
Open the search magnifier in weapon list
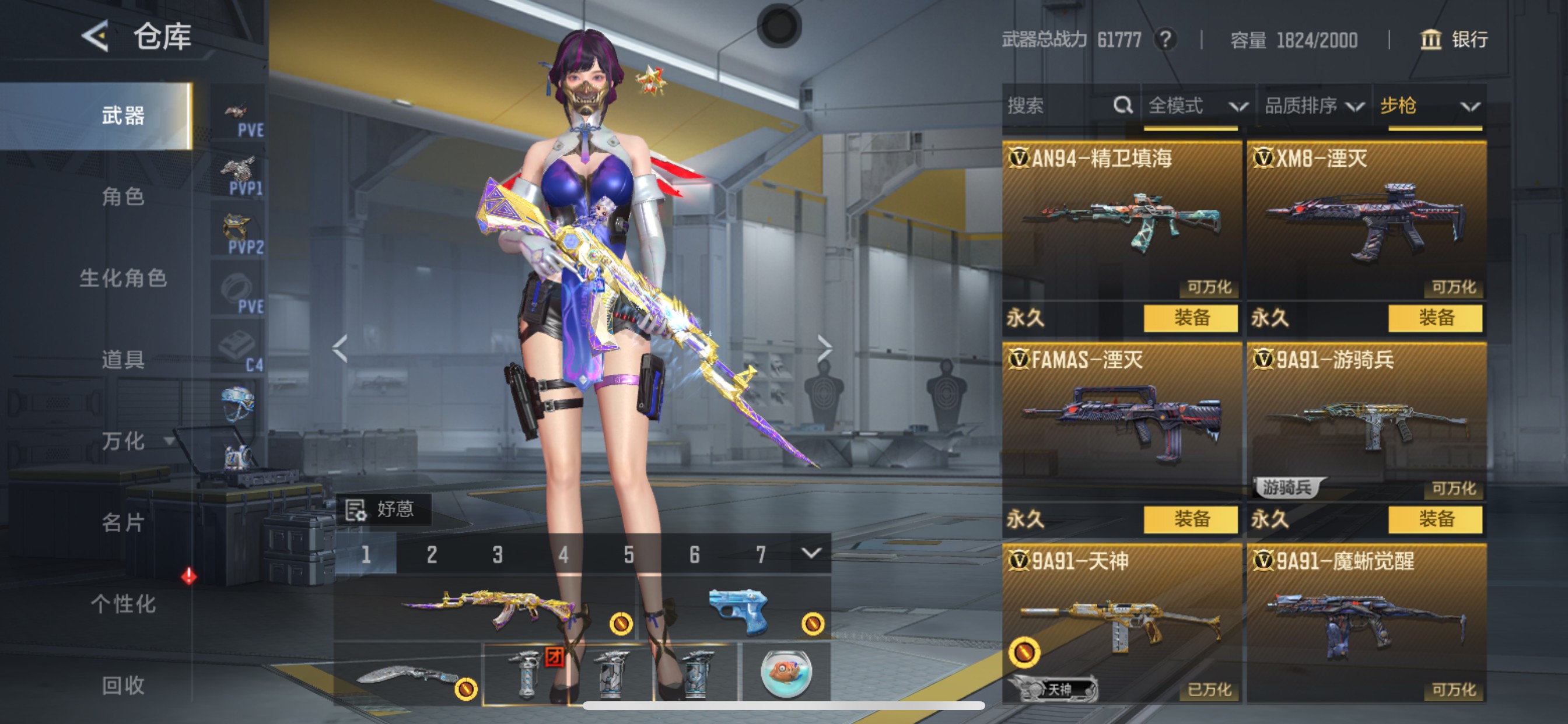pyautogui.click(x=1122, y=106)
